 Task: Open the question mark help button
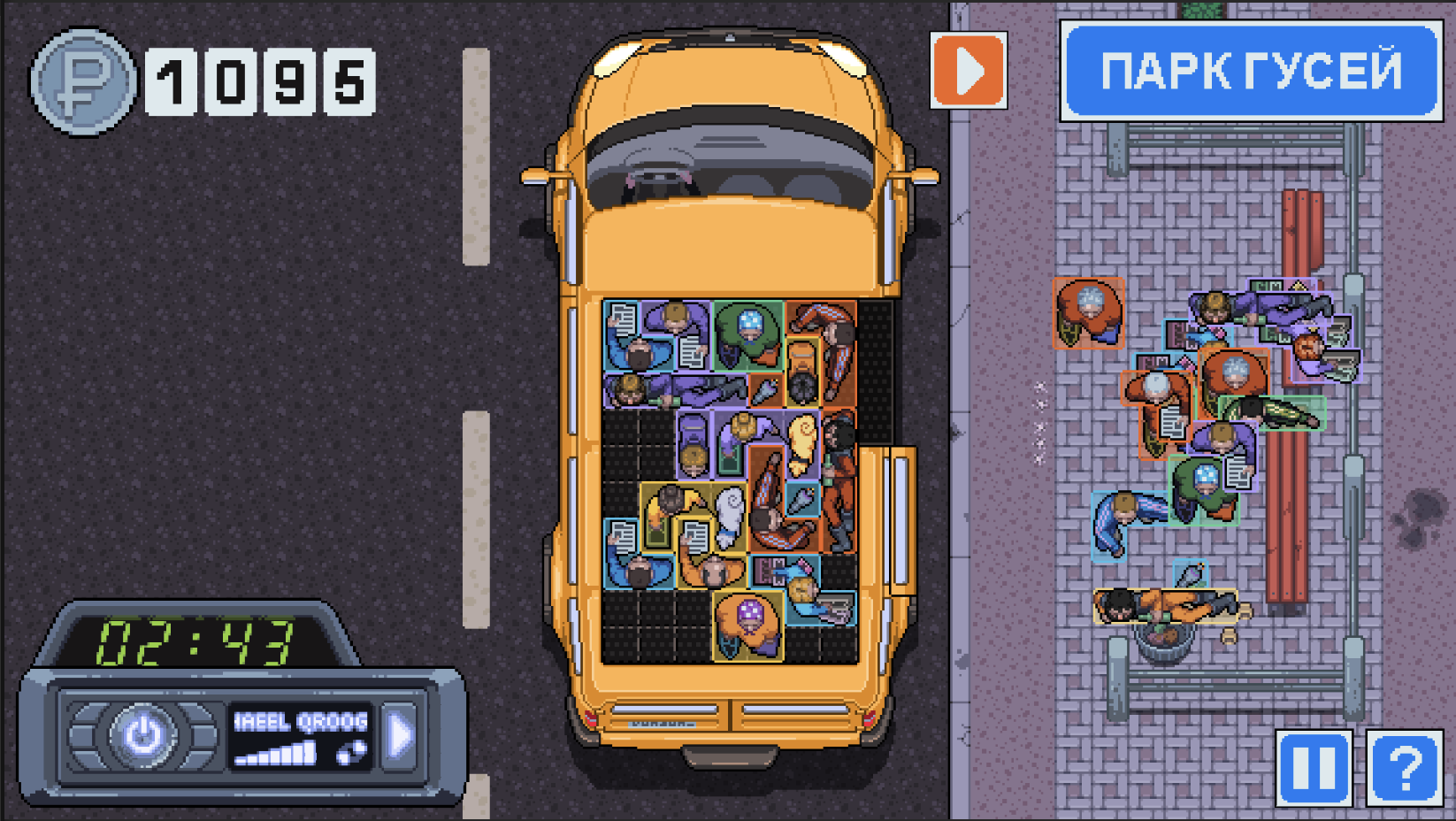click(x=1405, y=765)
